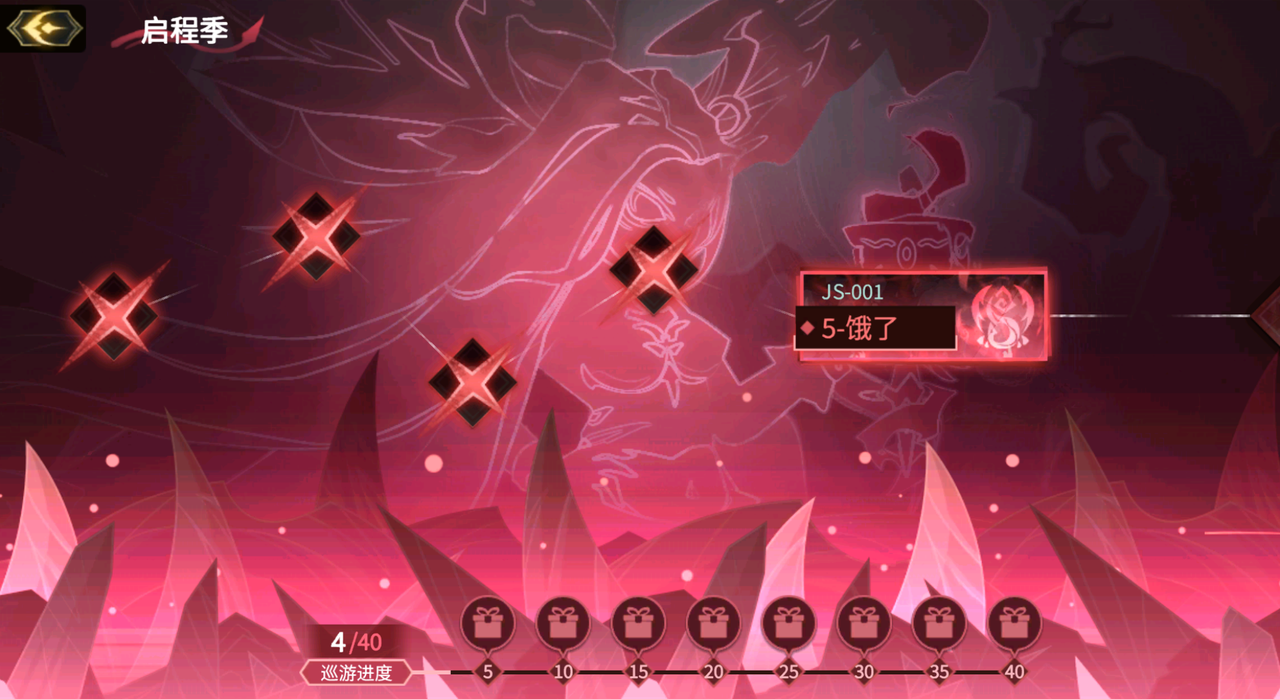Open the final gift box at milestone 40

(1014, 624)
